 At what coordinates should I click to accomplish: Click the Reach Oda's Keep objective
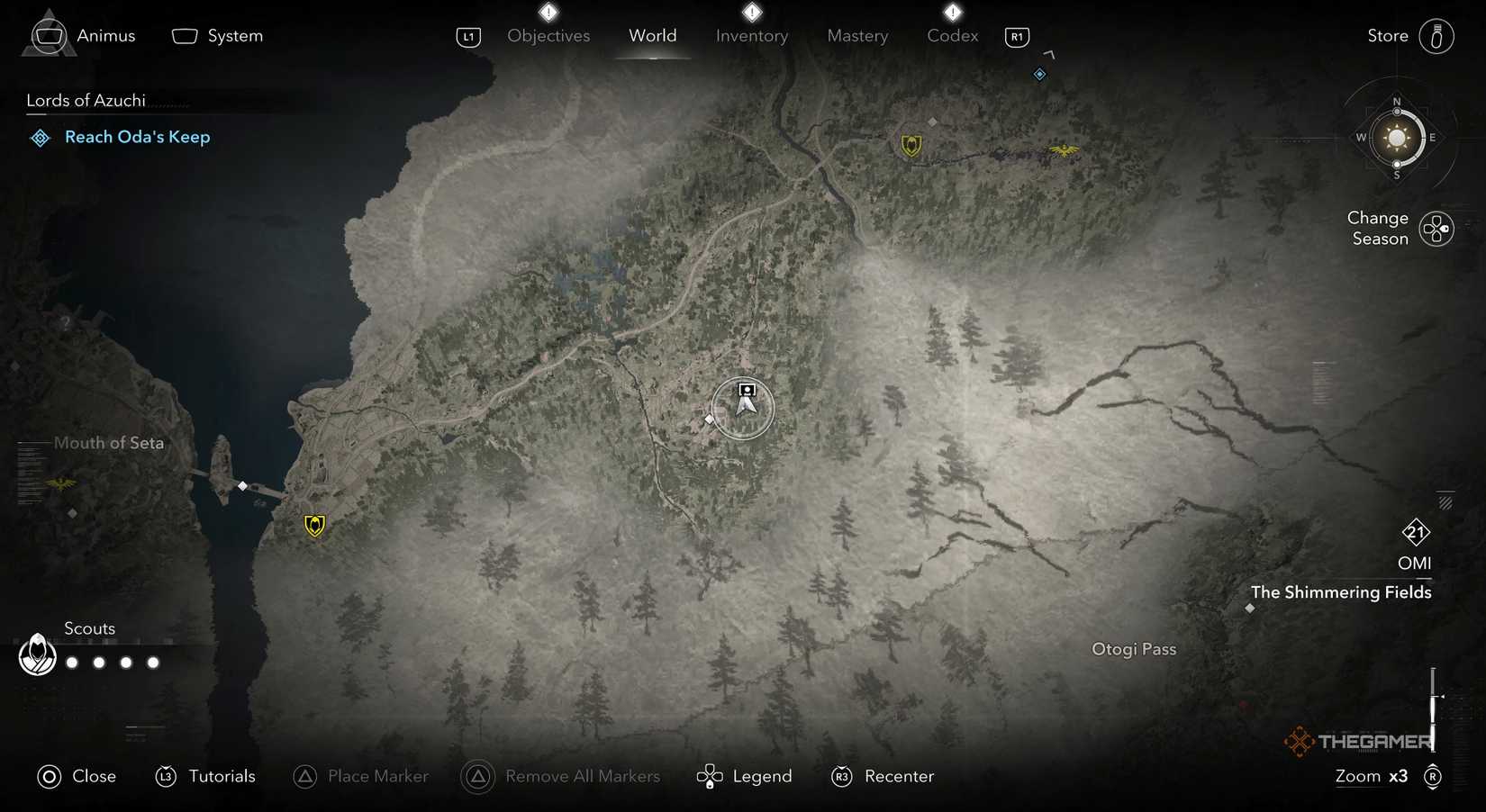click(x=136, y=137)
